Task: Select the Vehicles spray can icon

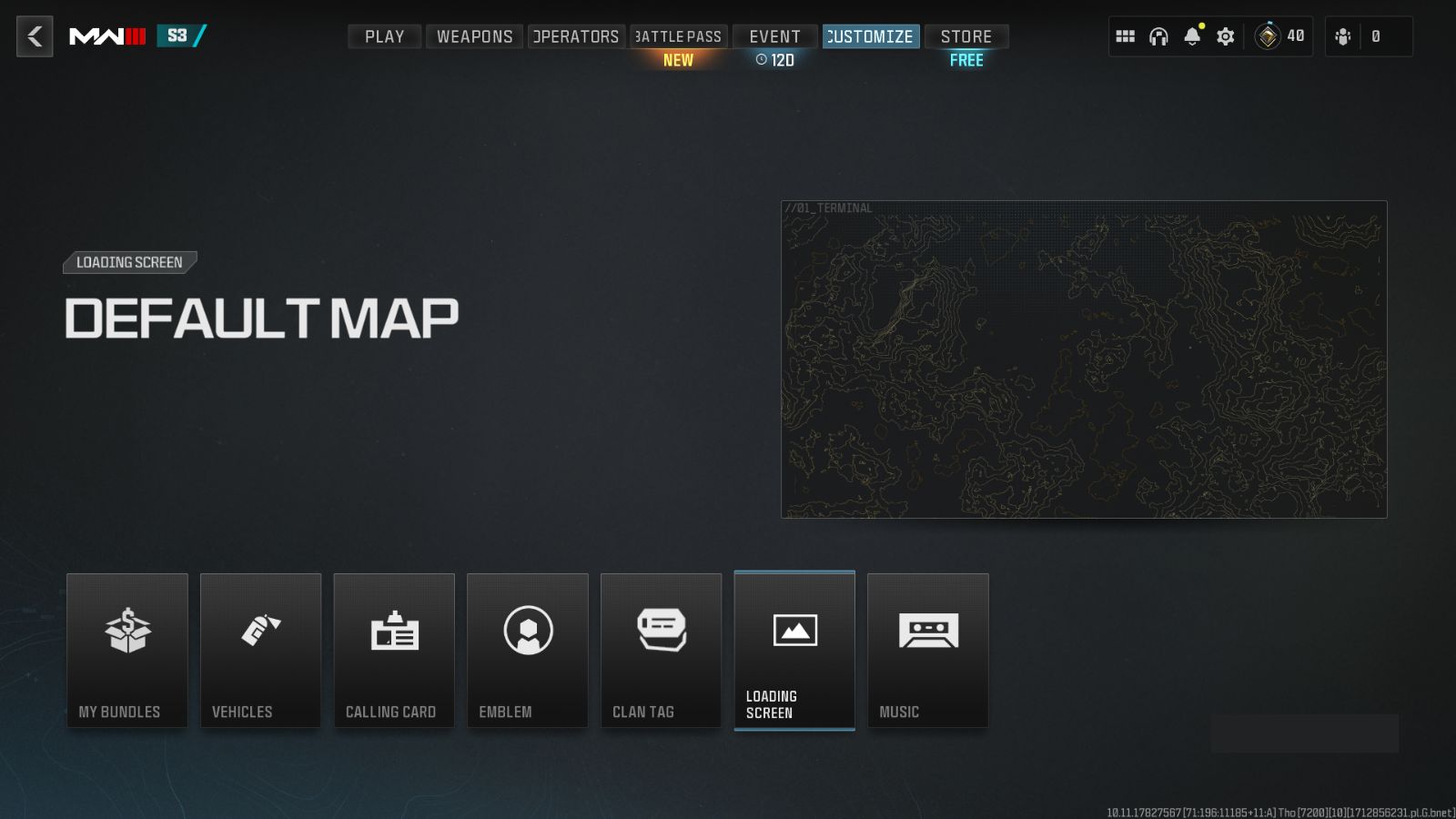Action: click(260, 630)
